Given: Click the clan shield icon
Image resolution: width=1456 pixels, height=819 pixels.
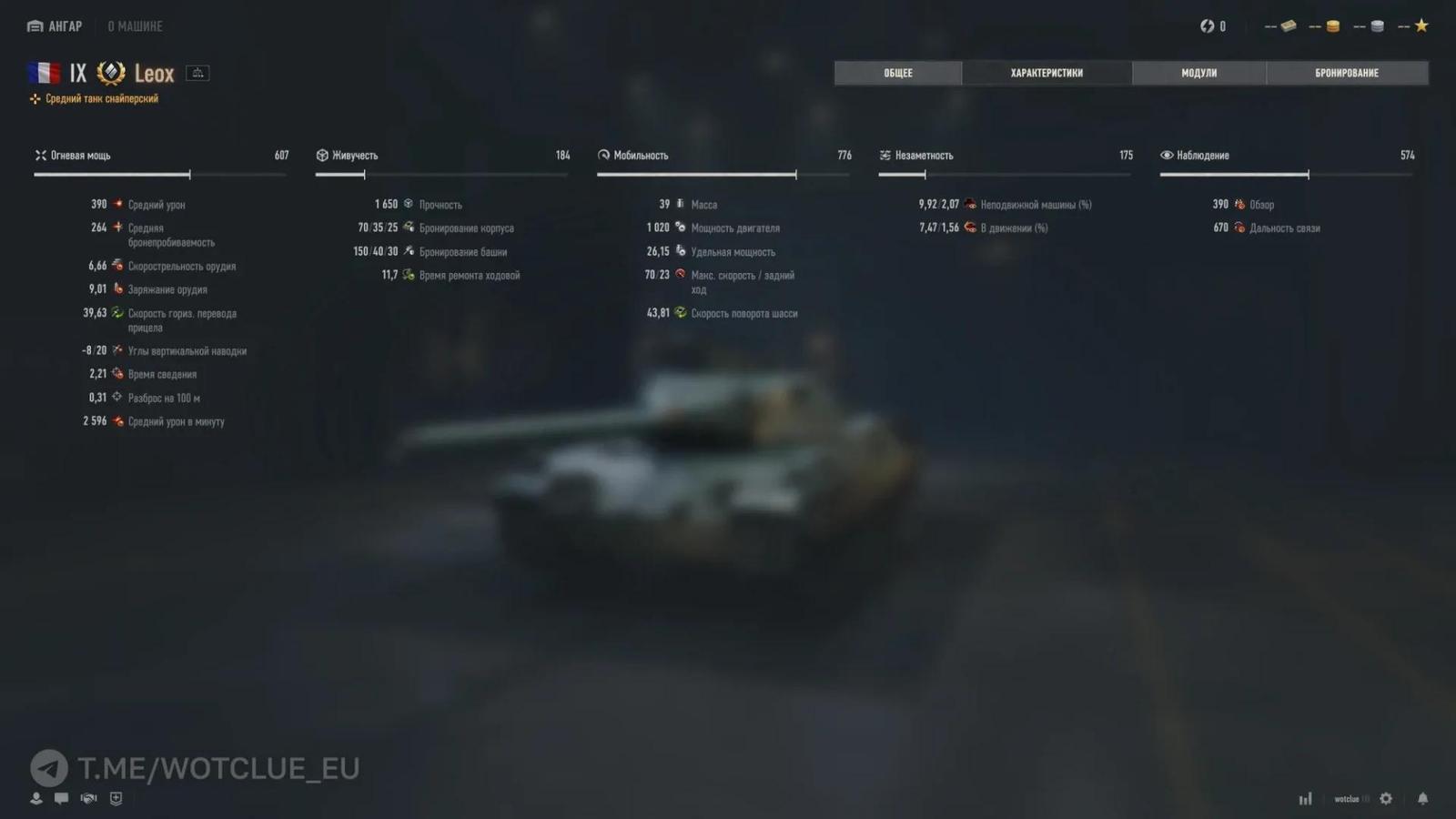Looking at the screenshot, I should click(115, 798).
